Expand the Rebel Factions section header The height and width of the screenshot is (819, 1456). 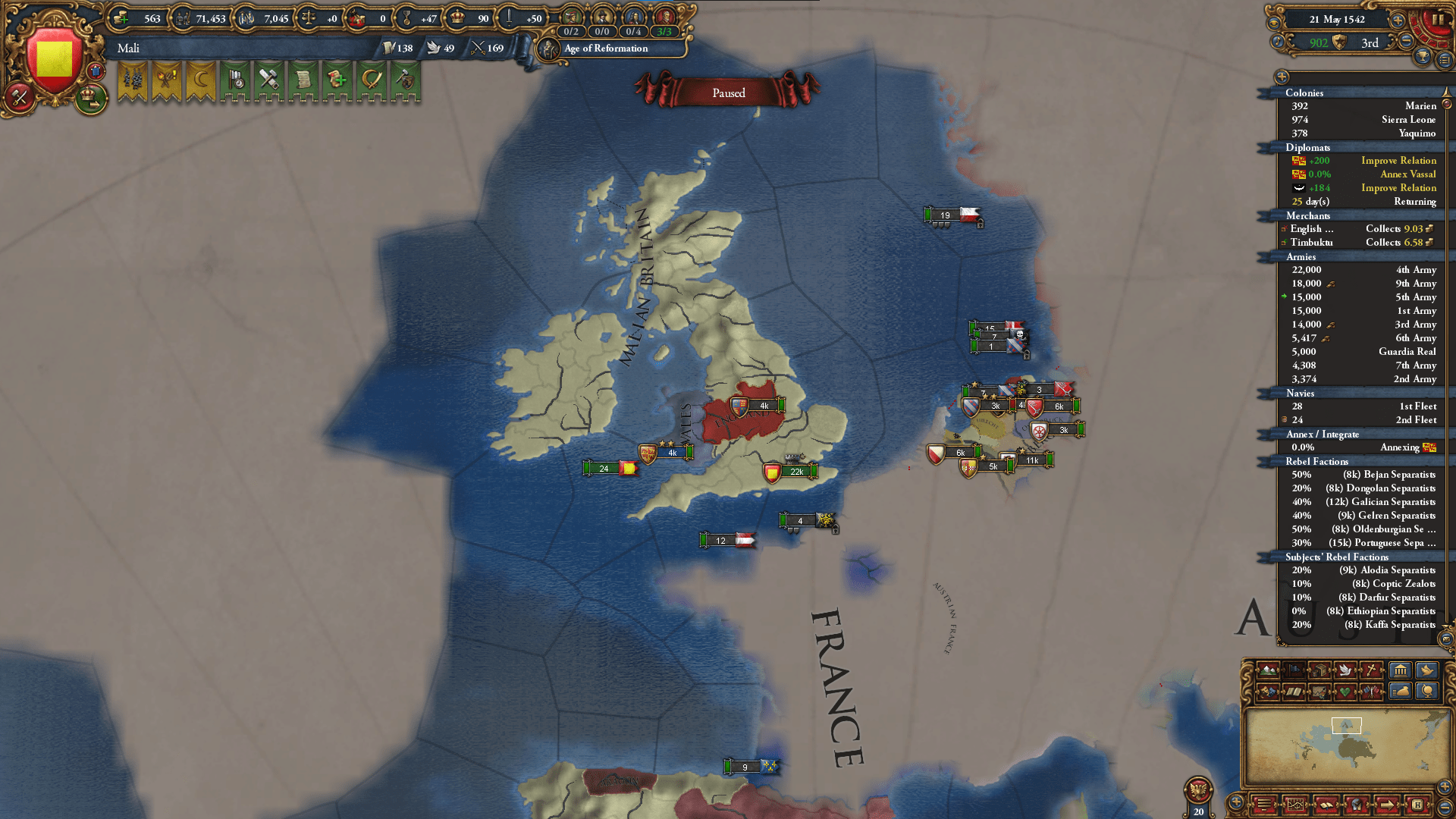tap(1316, 461)
